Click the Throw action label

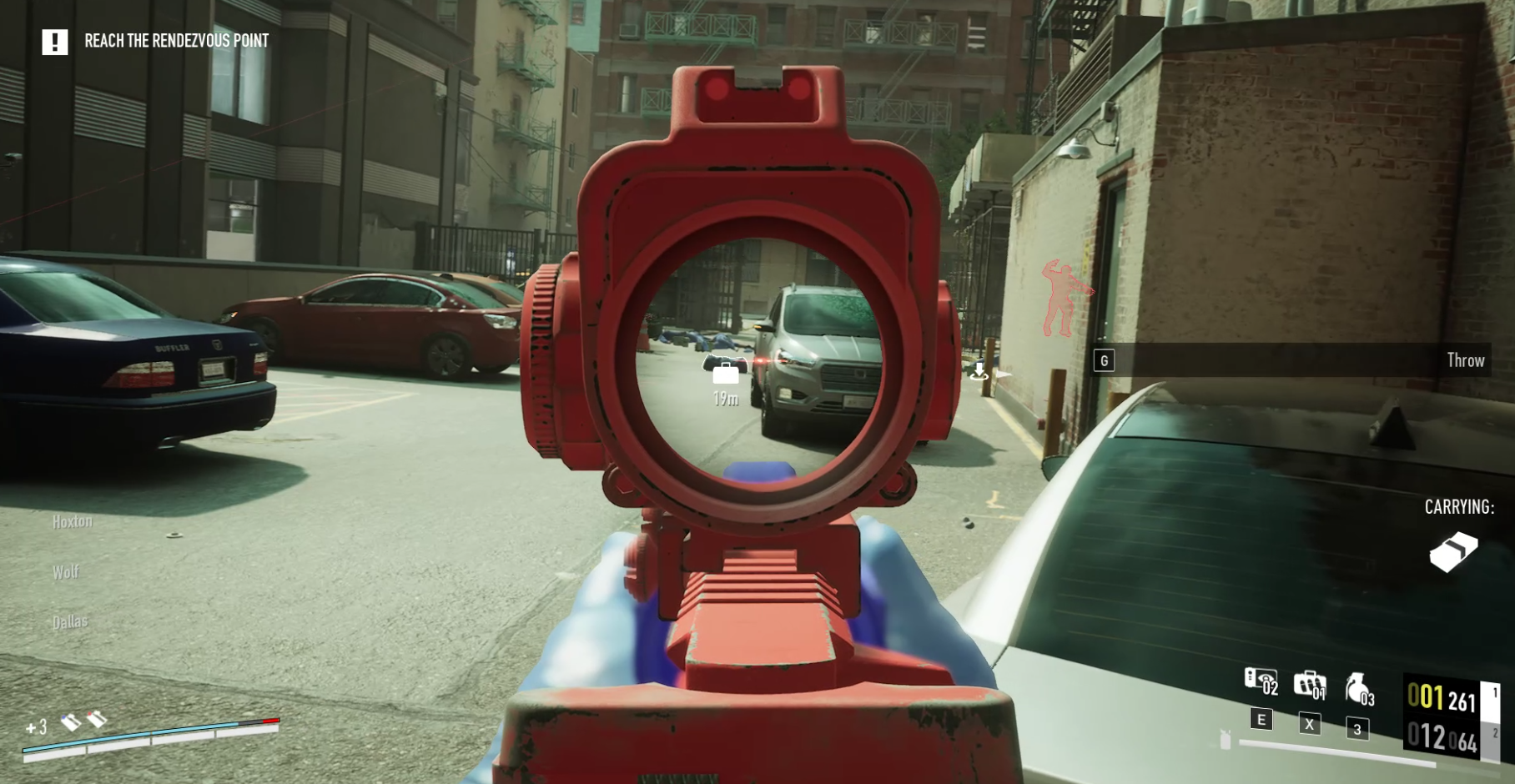tap(1467, 360)
